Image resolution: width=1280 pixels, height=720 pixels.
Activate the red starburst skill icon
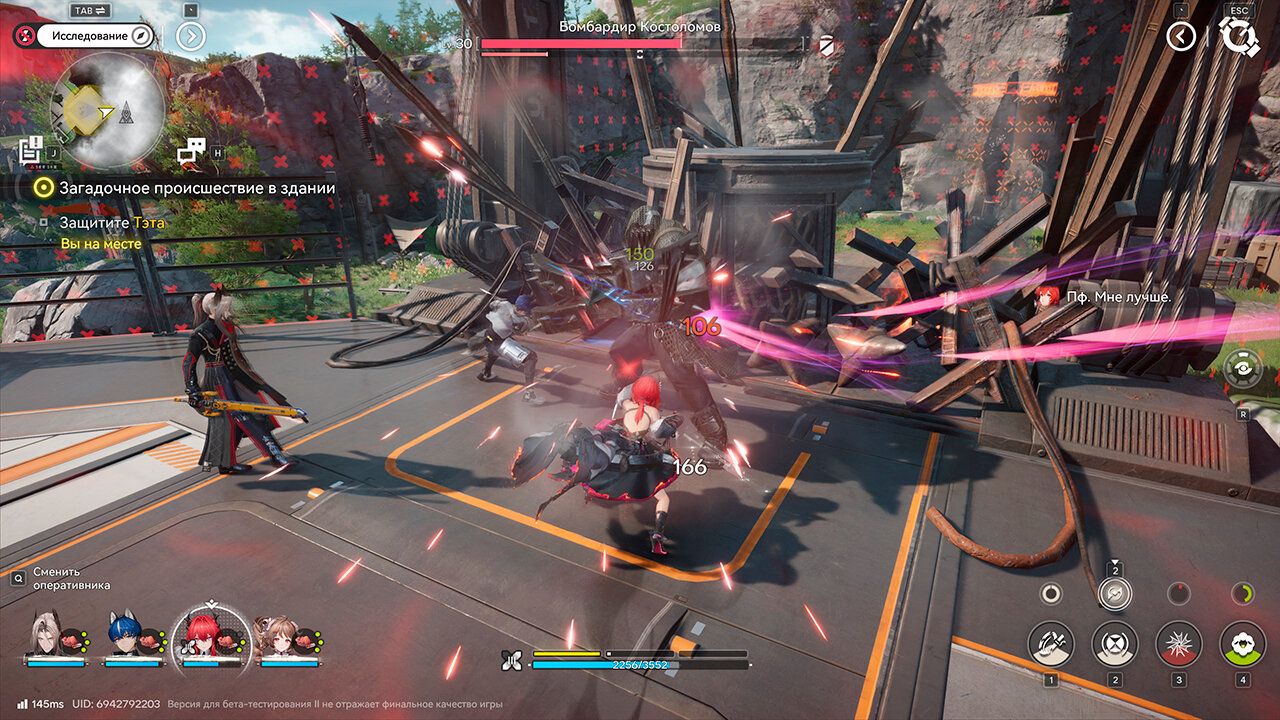1178,644
